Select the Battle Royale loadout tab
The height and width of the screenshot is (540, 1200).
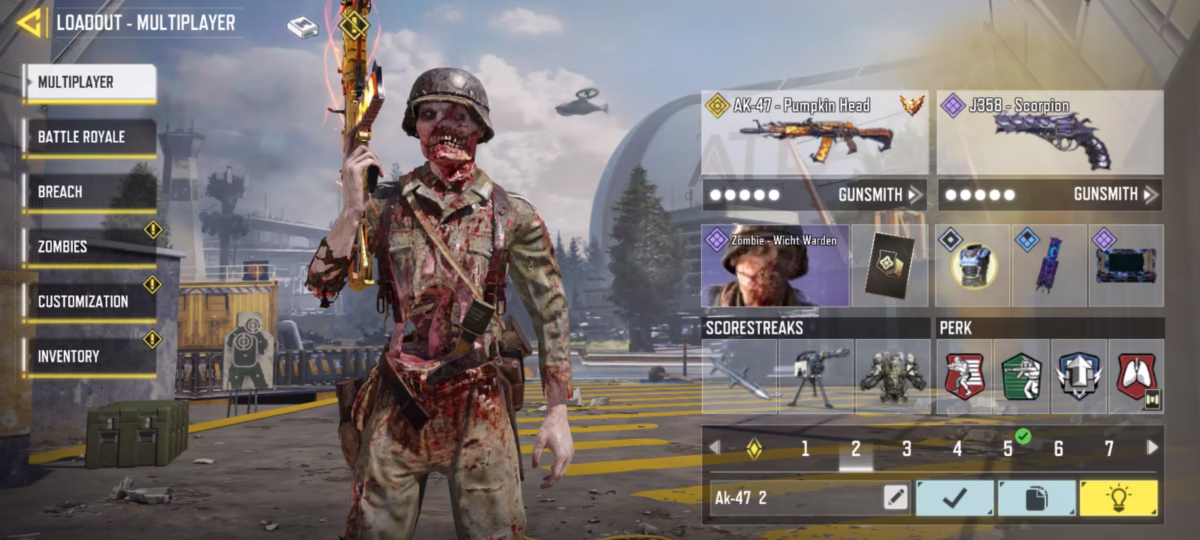tap(90, 137)
